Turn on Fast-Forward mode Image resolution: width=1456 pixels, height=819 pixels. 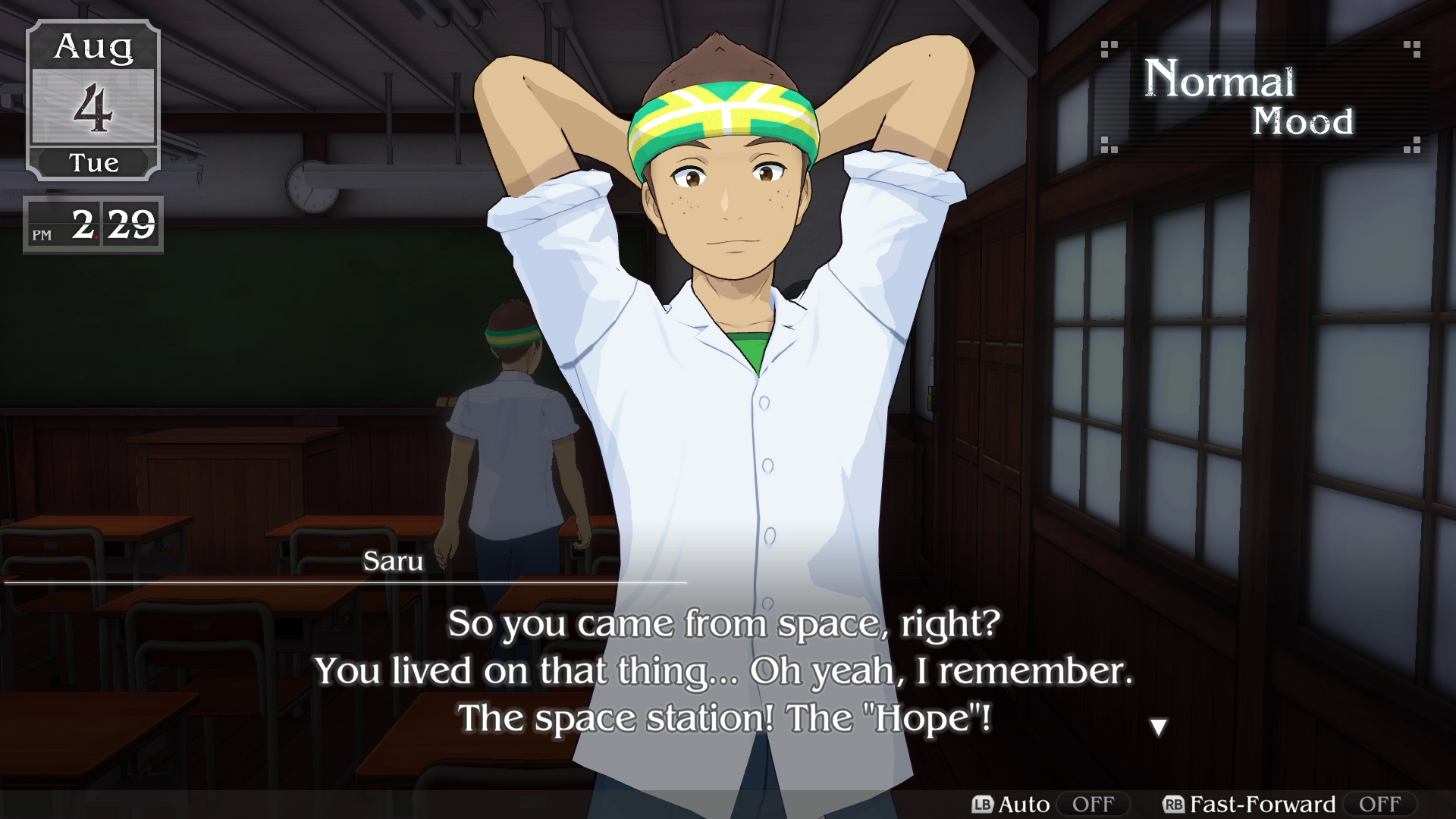click(x=1380, y=805)
